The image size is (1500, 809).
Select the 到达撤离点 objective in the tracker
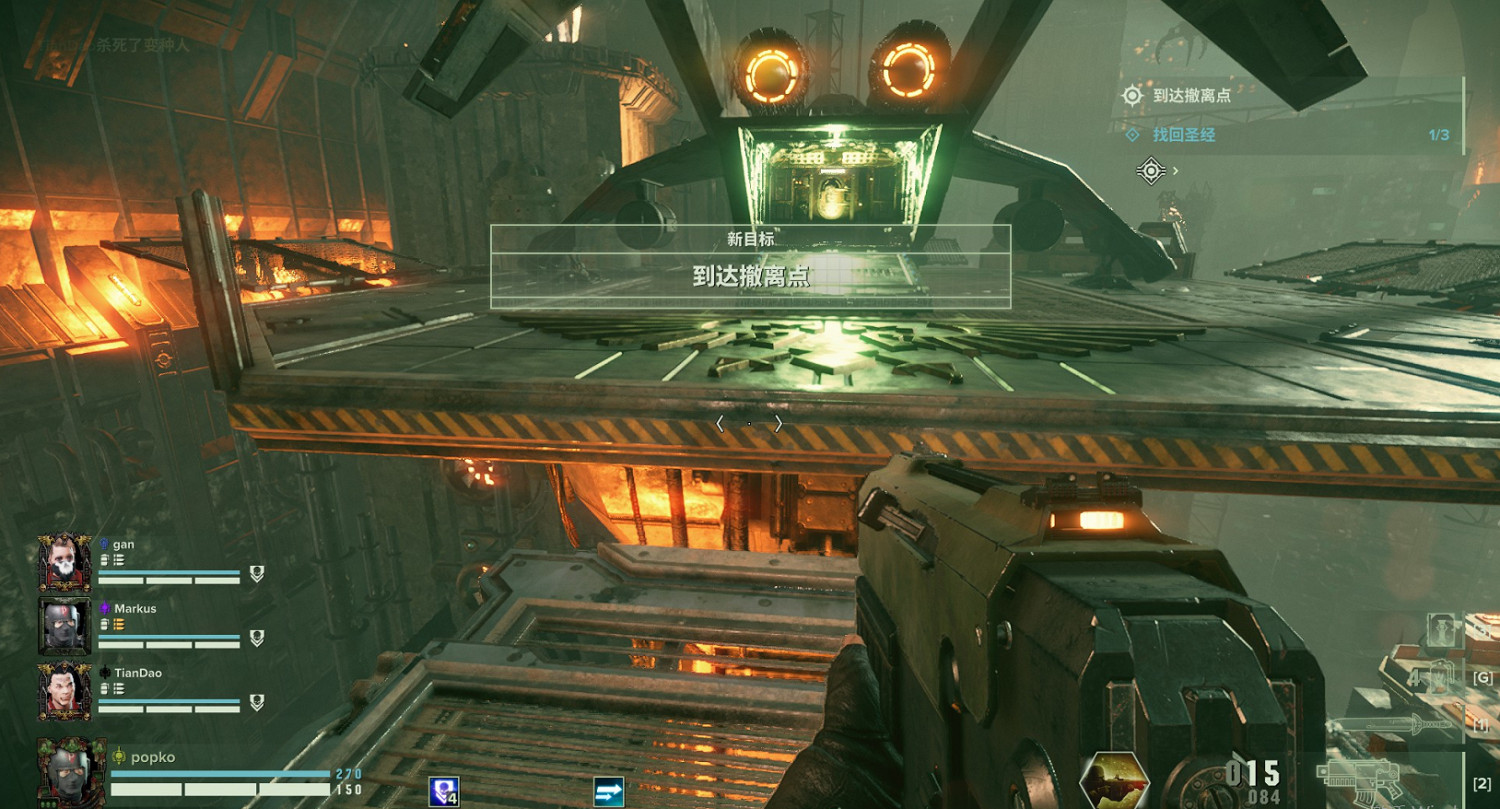click(x=1191, y=96)
